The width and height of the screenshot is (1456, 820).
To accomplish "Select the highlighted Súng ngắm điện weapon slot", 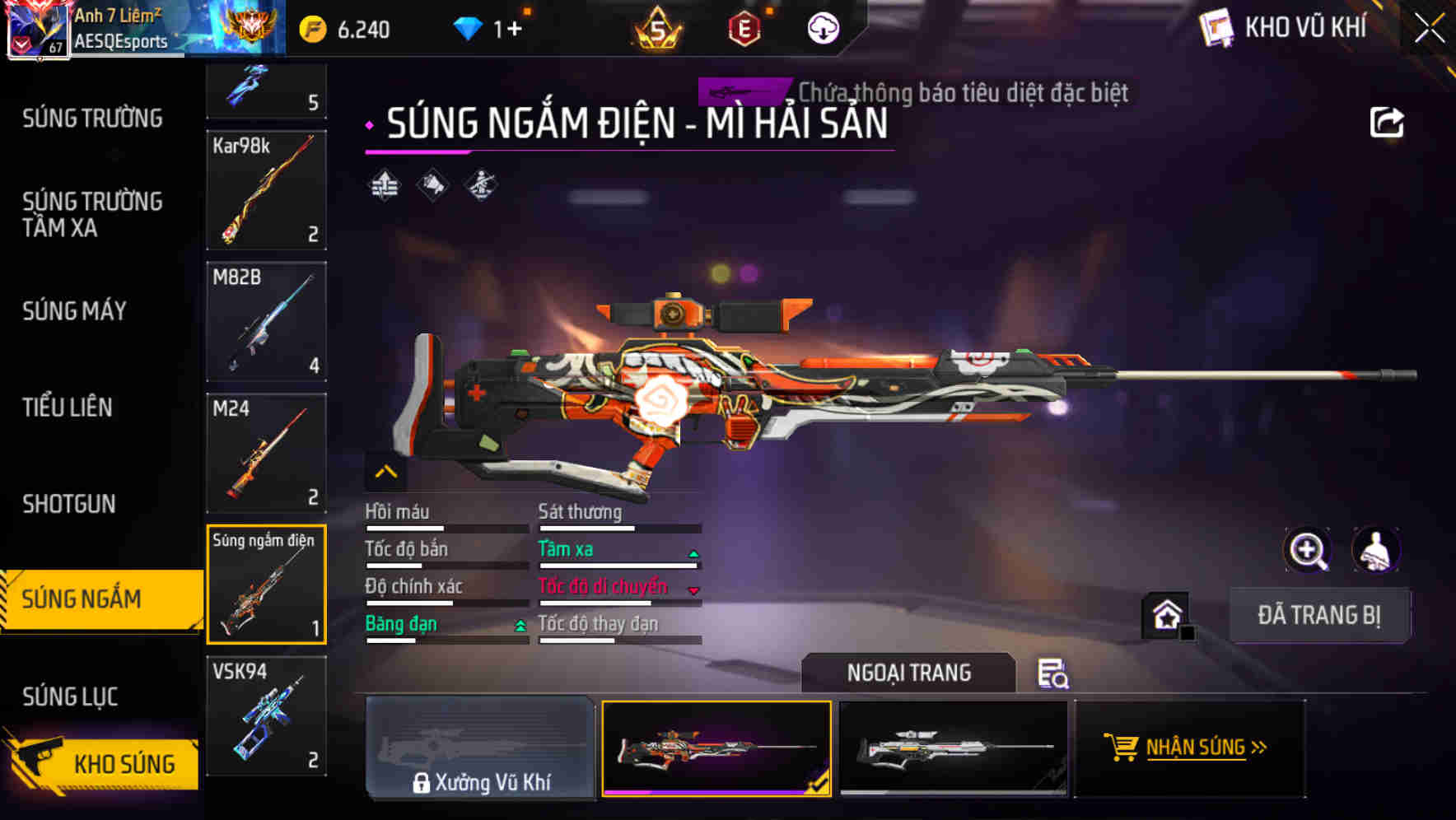I will pyautogui.click(x=267, y=584).
